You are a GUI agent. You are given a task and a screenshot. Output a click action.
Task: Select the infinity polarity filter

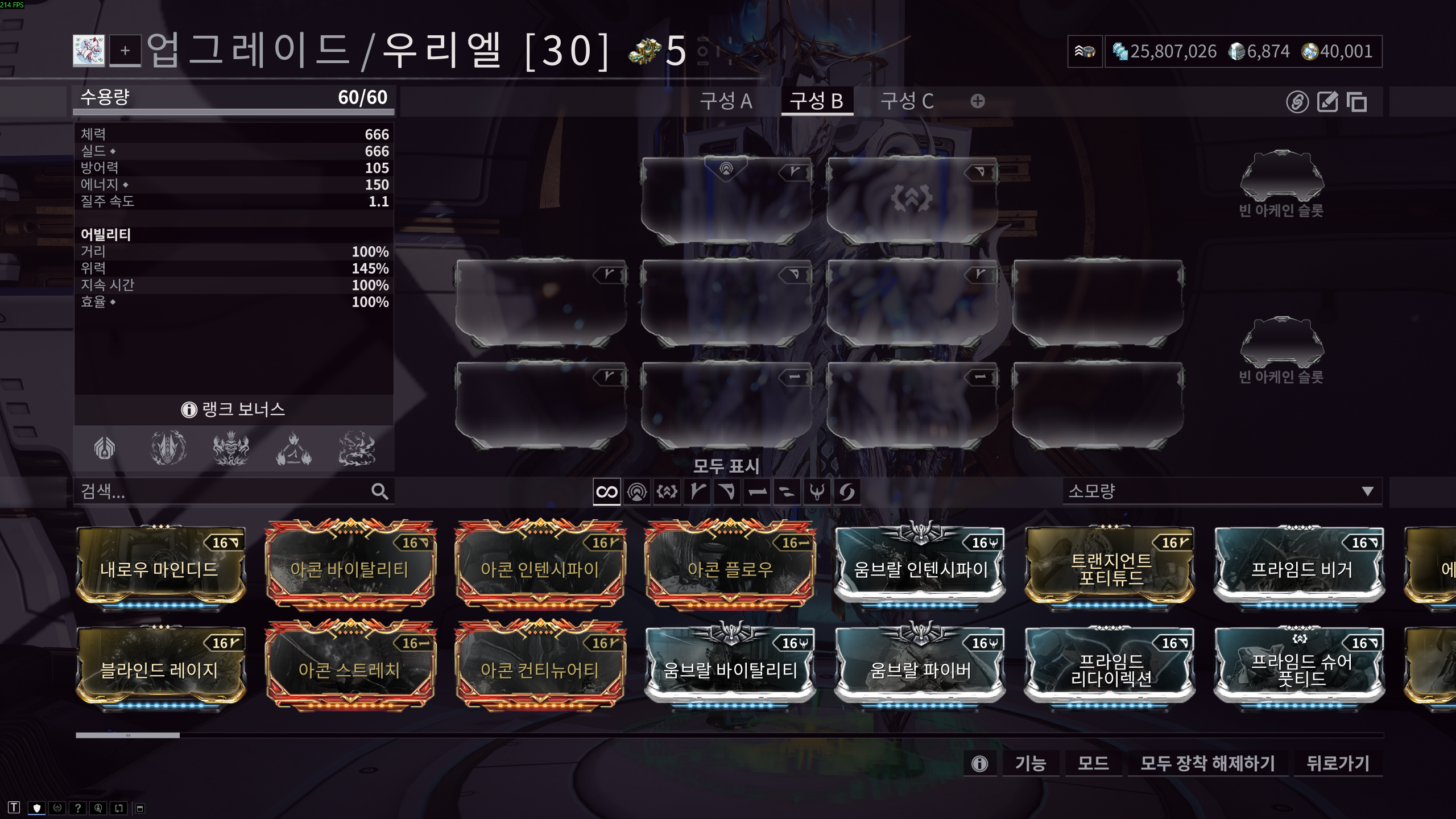pyautogui.click(x=606, y=493)
